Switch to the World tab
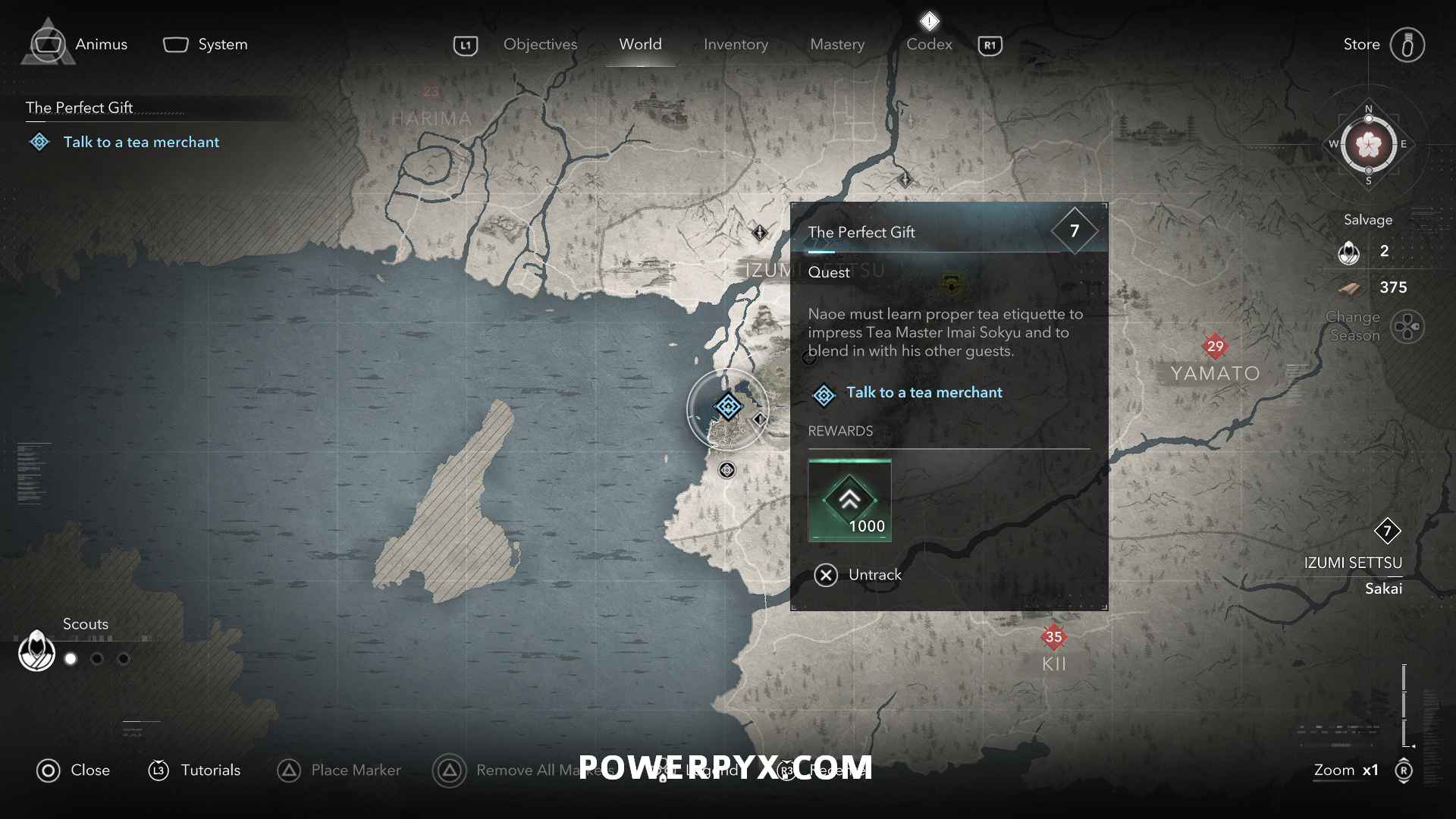 (640, 45)
